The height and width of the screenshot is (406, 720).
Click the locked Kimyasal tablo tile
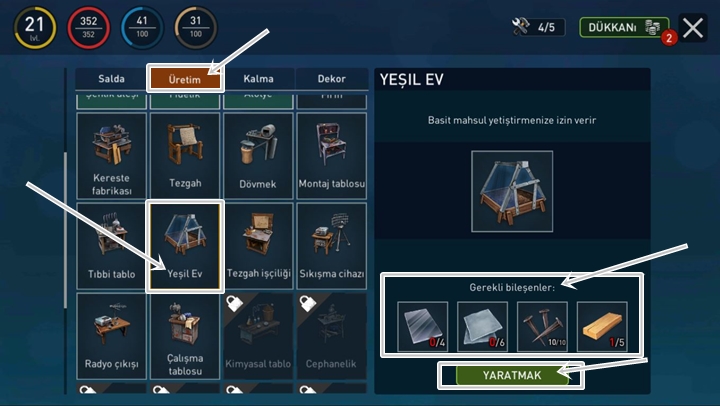pos(258,334)
